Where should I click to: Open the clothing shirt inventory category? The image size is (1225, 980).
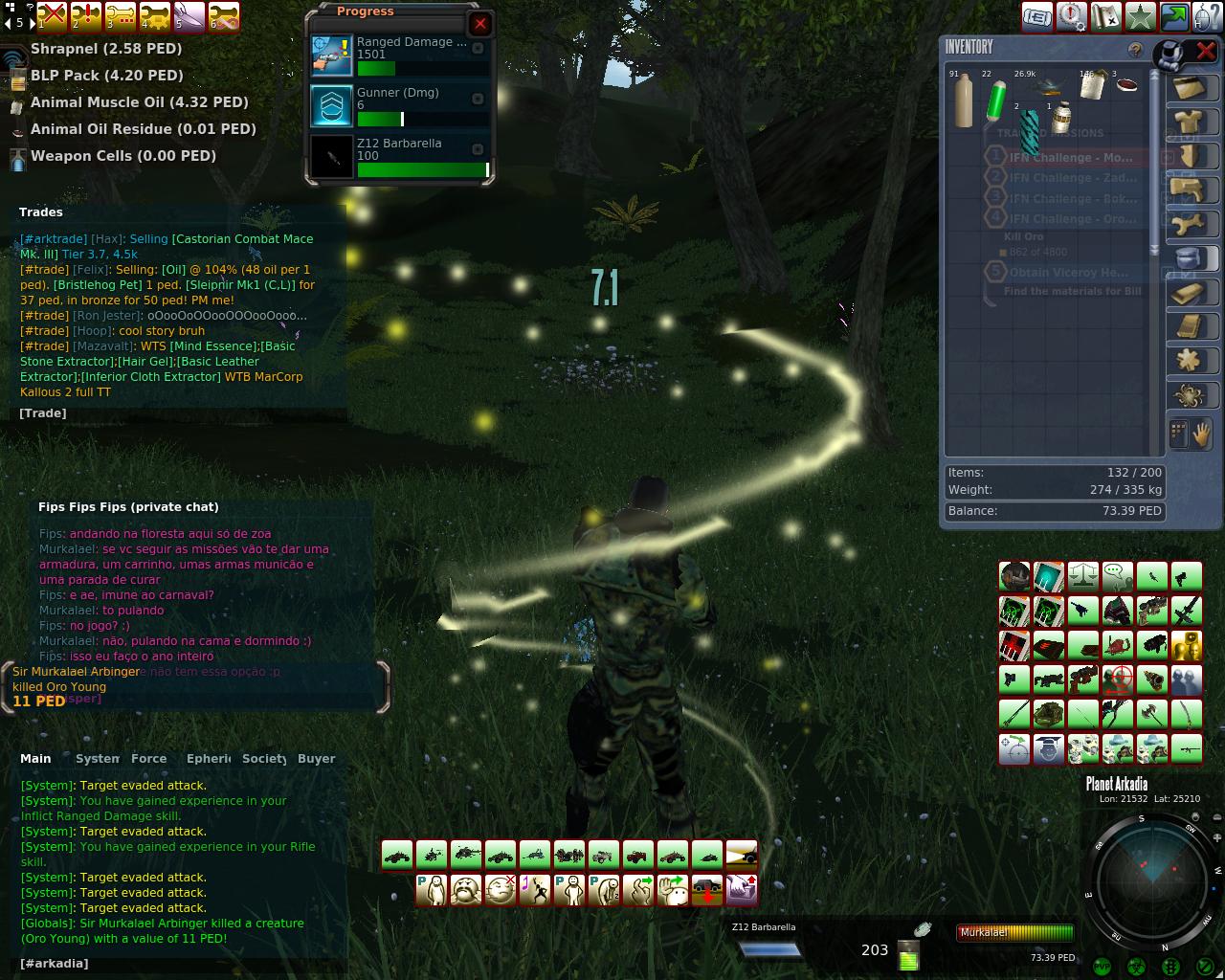click(1189, 122)
